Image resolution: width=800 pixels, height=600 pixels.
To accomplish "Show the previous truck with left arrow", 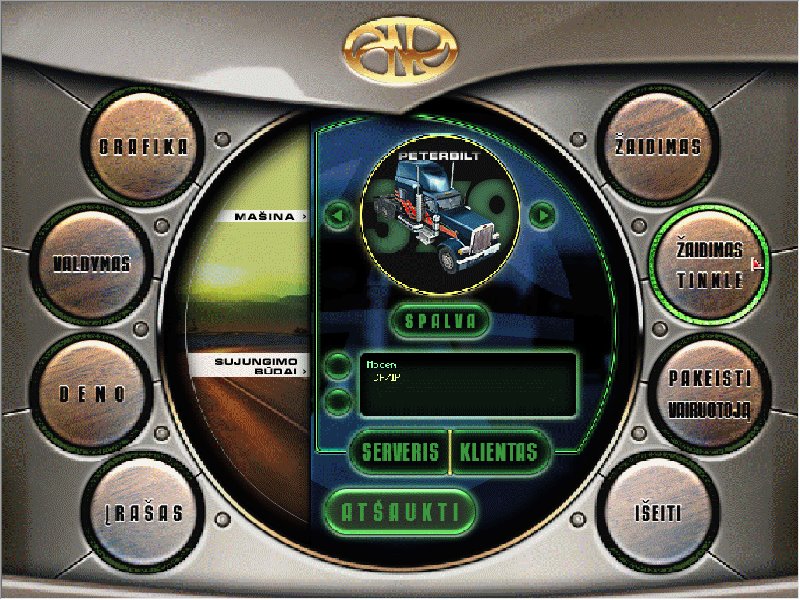I will tap(338, 215).
